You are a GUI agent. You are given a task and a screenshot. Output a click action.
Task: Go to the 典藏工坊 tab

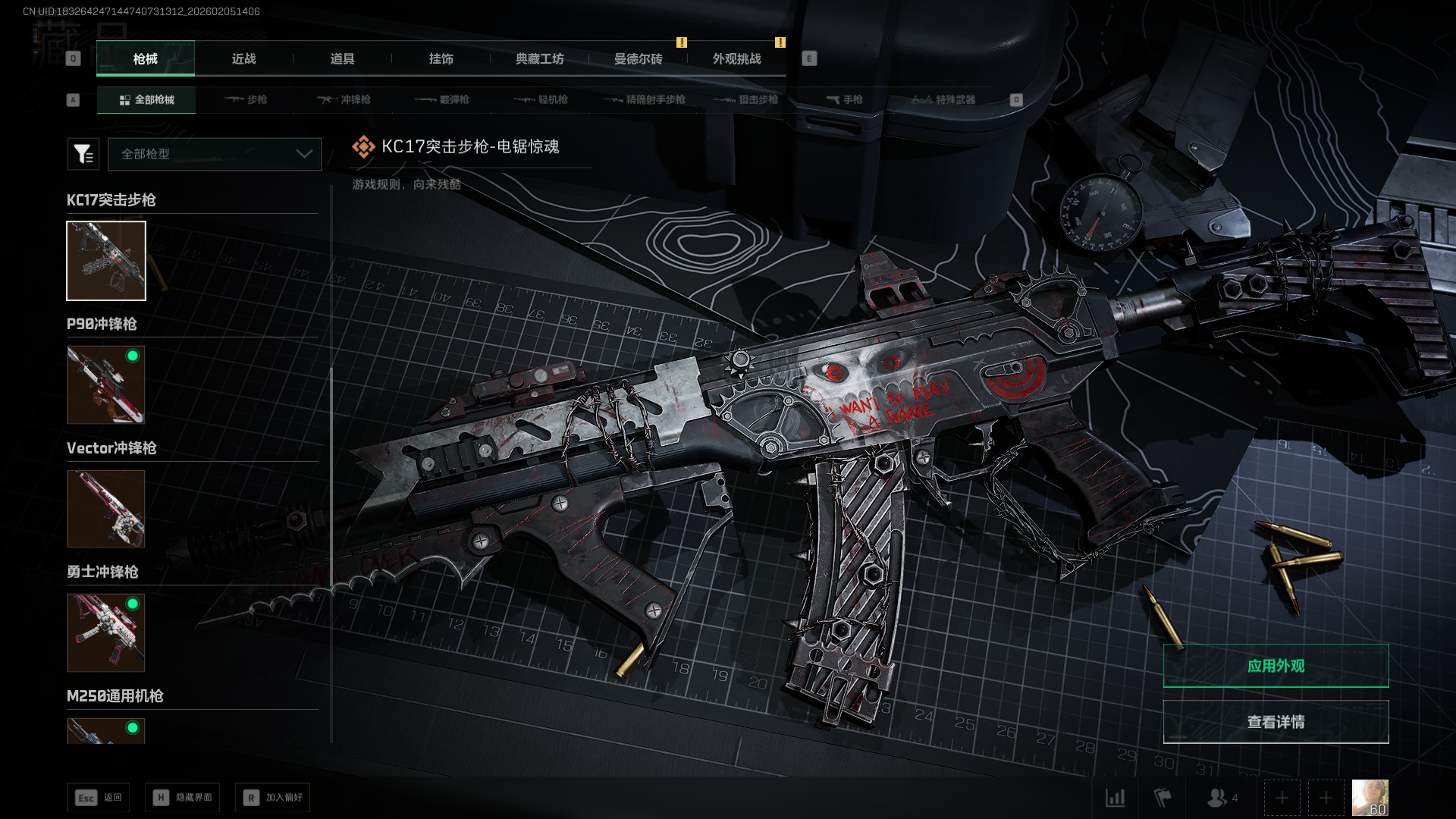click(539, 59)
